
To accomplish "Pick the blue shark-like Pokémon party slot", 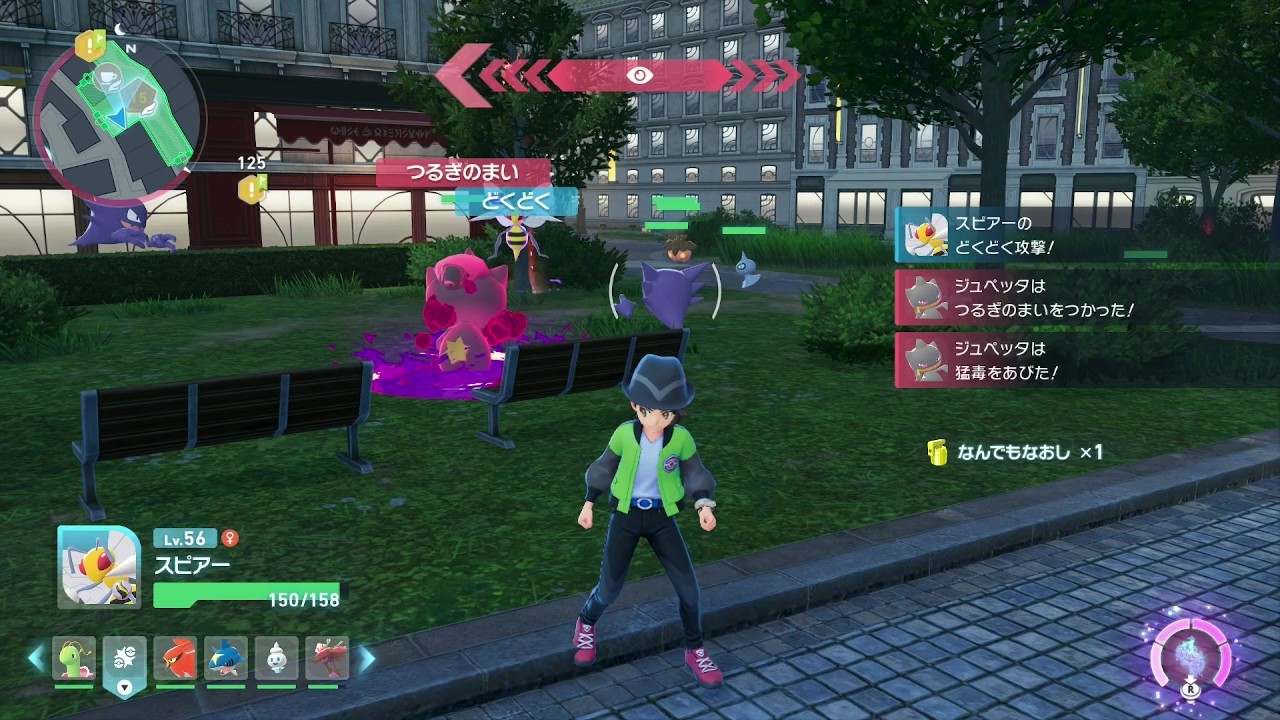I will tap(226, 659).
